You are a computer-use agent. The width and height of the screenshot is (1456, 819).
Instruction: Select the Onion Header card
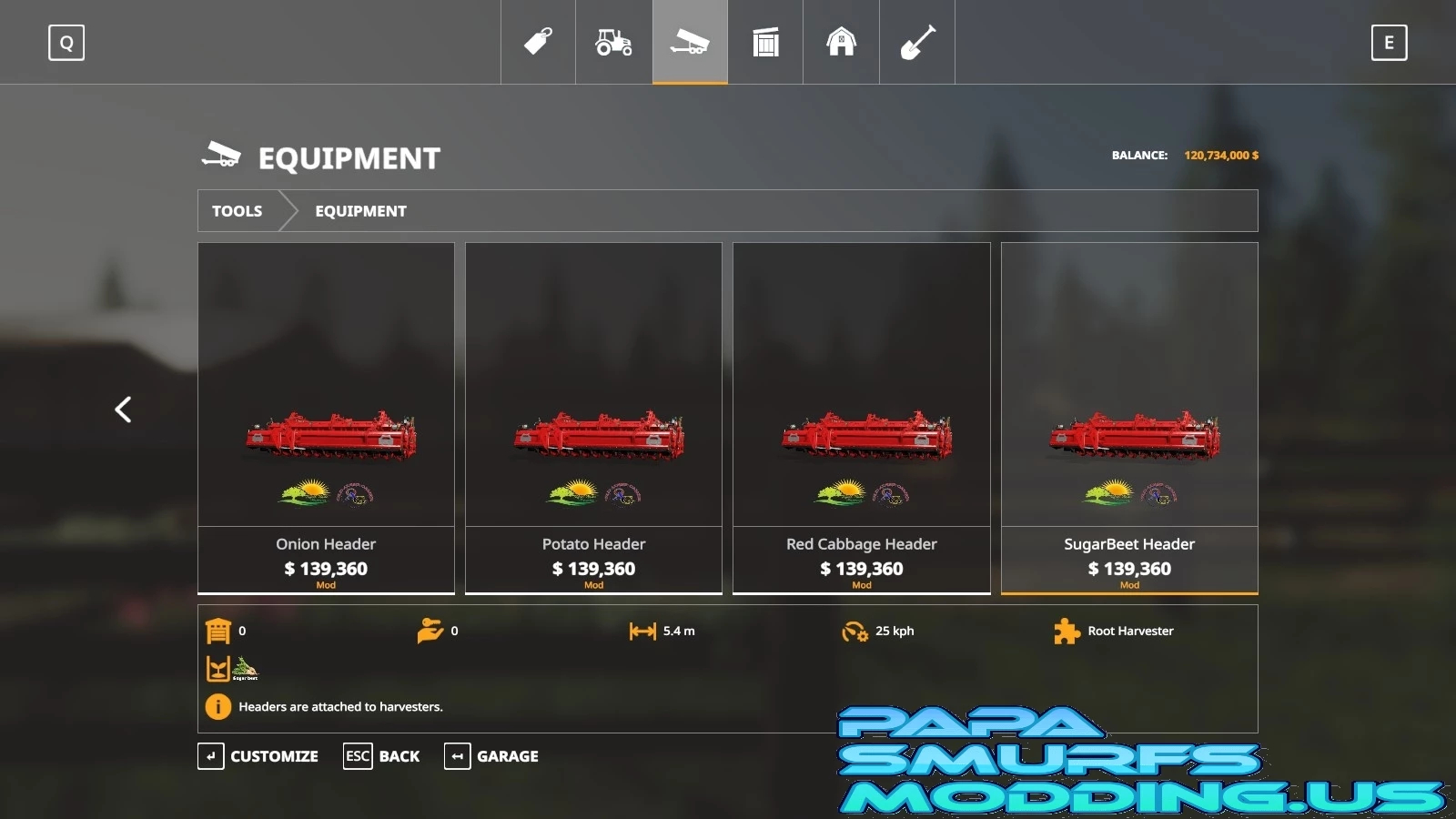tap(326, 419)
